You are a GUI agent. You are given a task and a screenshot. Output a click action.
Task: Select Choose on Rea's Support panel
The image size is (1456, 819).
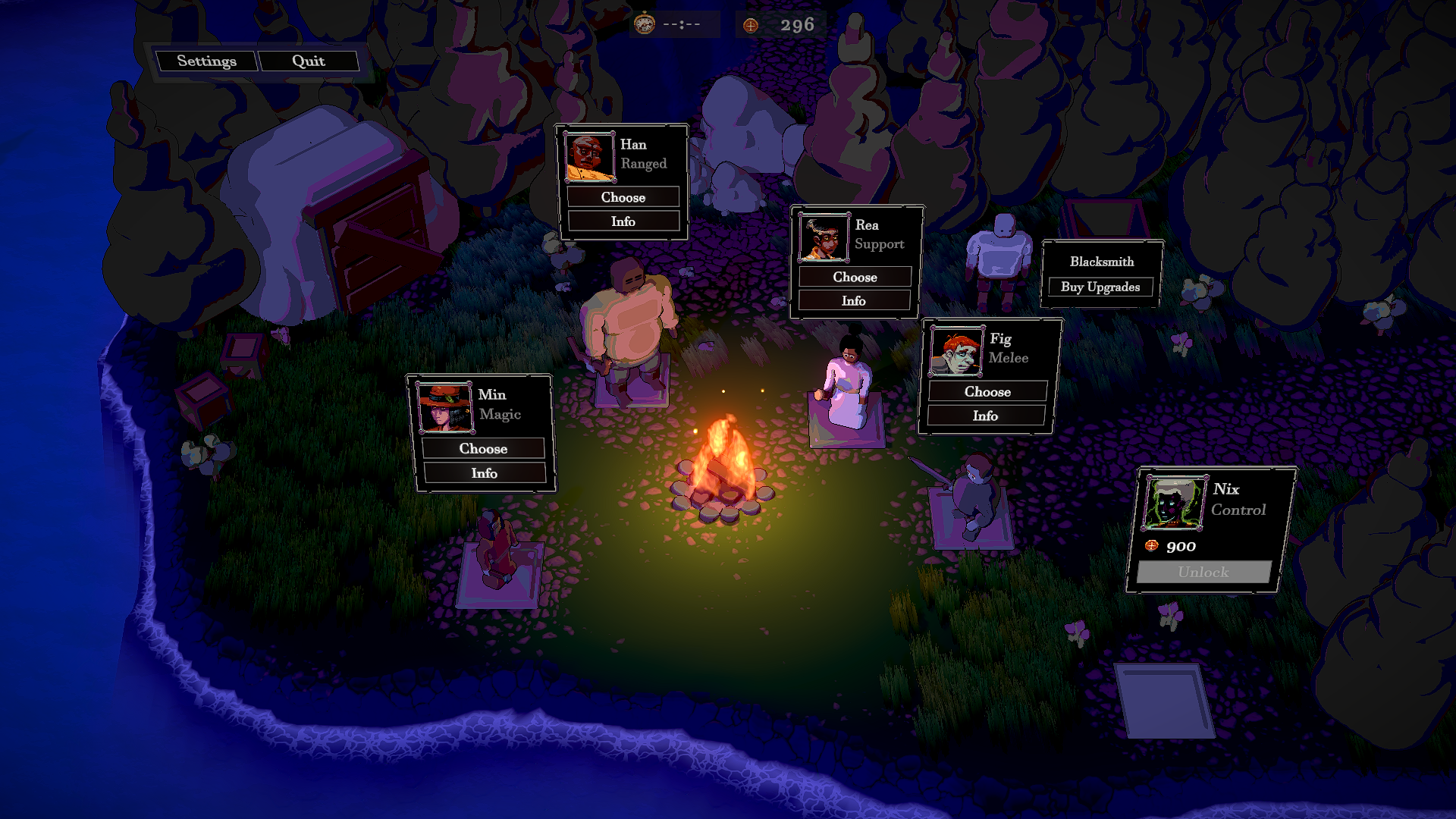pyautogui.click(x=855, y=277)
